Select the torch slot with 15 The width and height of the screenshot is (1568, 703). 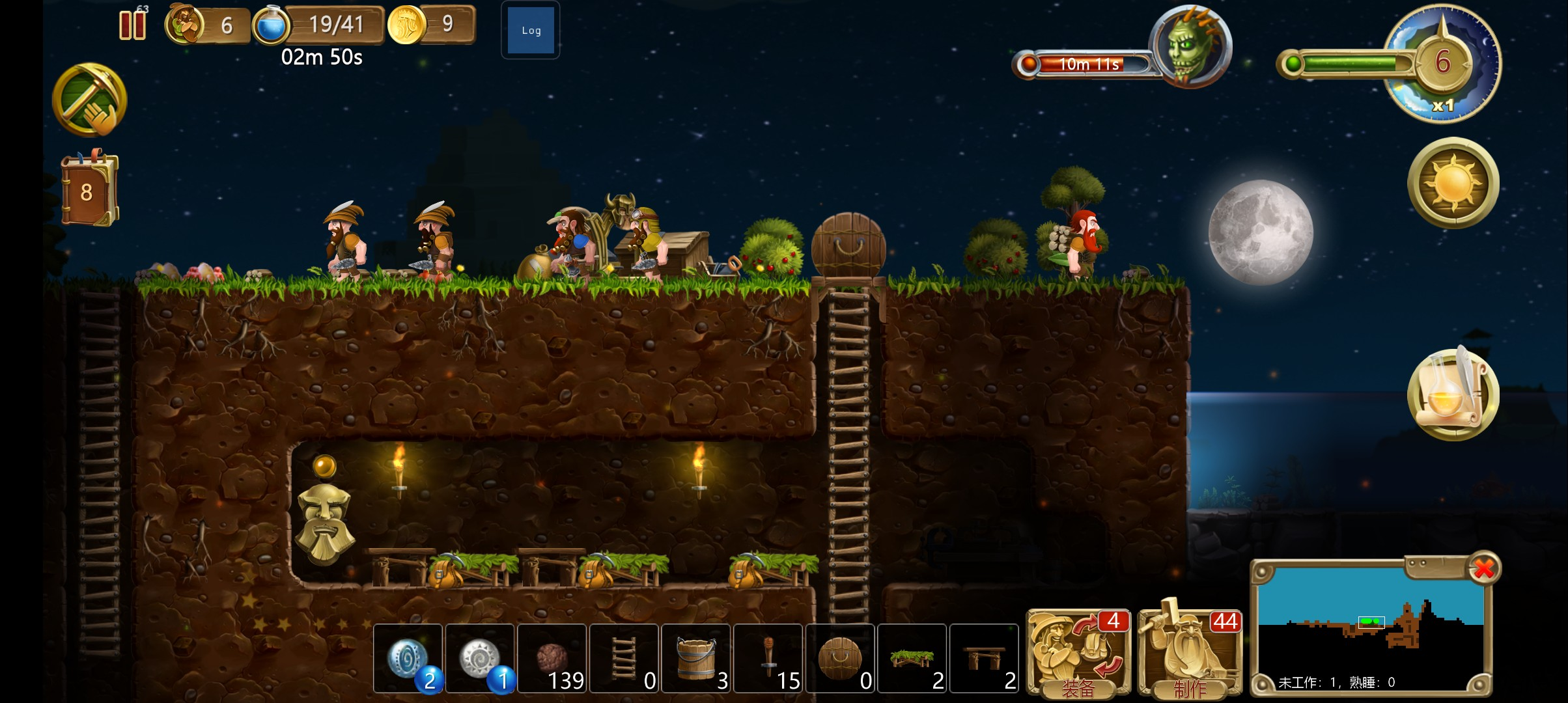(x=768, y=658)
